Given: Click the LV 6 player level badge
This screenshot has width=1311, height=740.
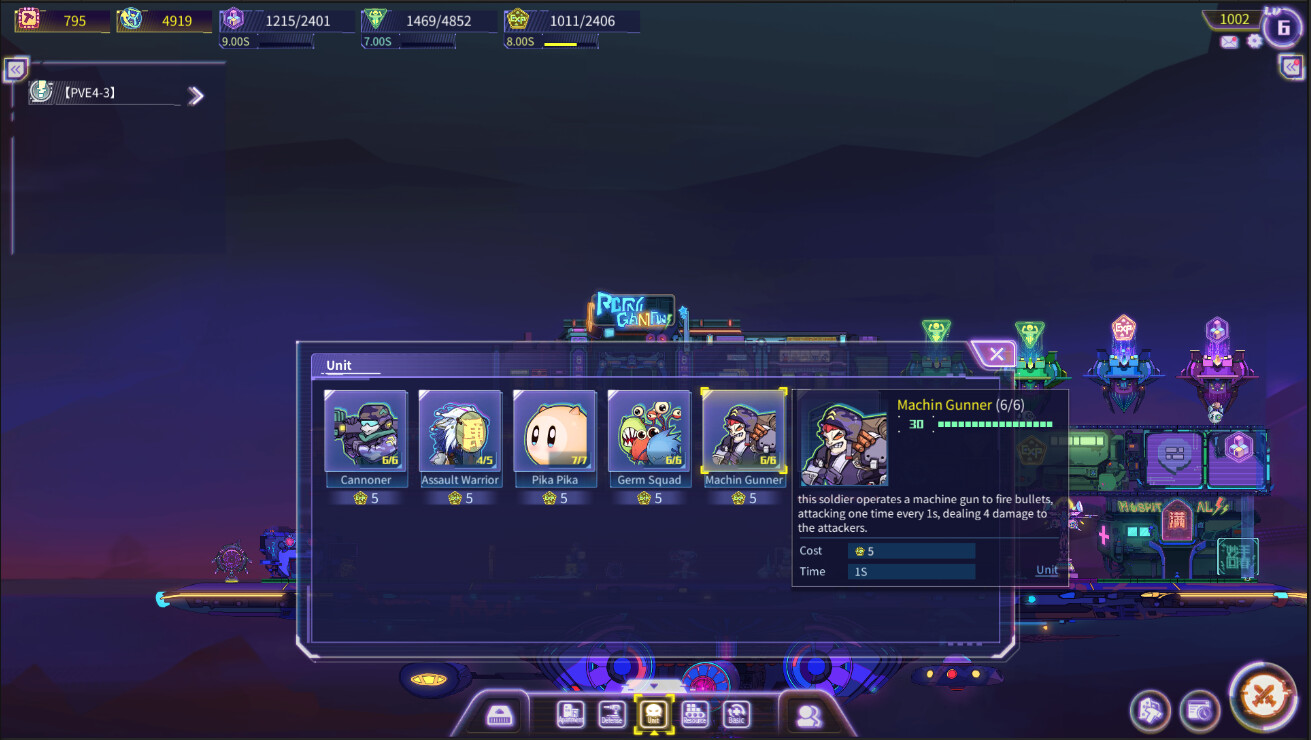Looking at the screenshot, I should point(1283,27).
